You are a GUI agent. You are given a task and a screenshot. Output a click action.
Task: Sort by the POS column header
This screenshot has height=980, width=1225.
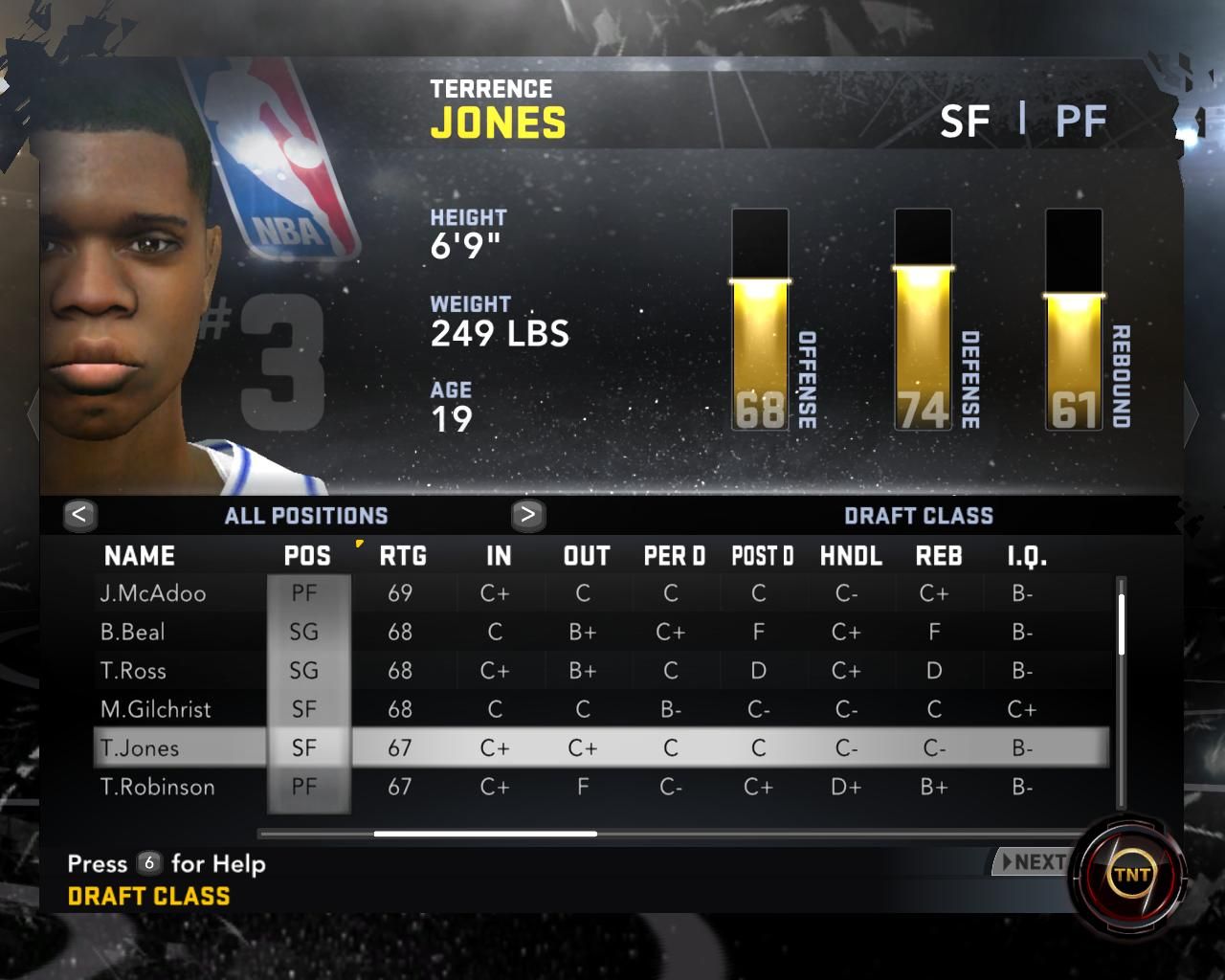307,556
